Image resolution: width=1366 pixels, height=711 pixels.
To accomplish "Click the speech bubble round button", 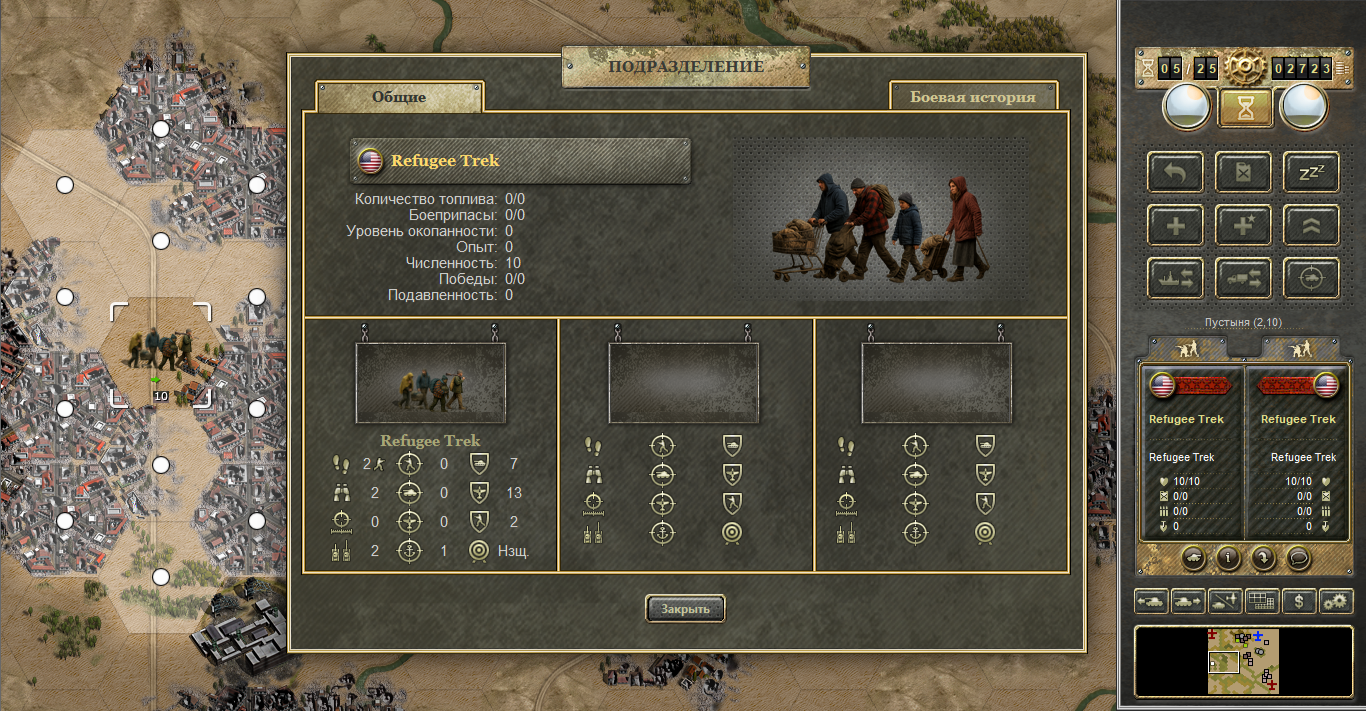I will click(x=1299, y=558).
